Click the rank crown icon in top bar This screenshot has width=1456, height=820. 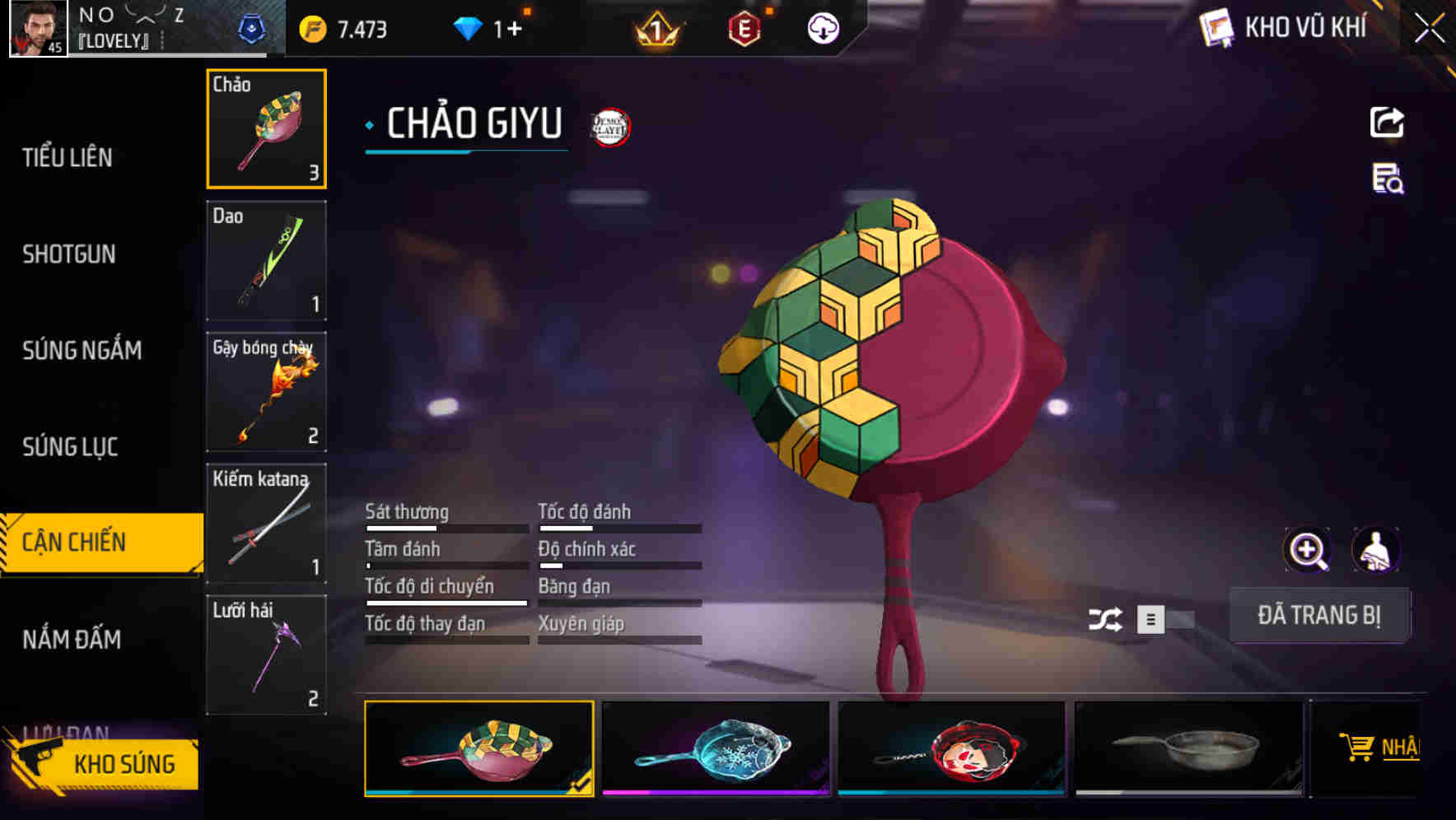(x=659, y=27)
